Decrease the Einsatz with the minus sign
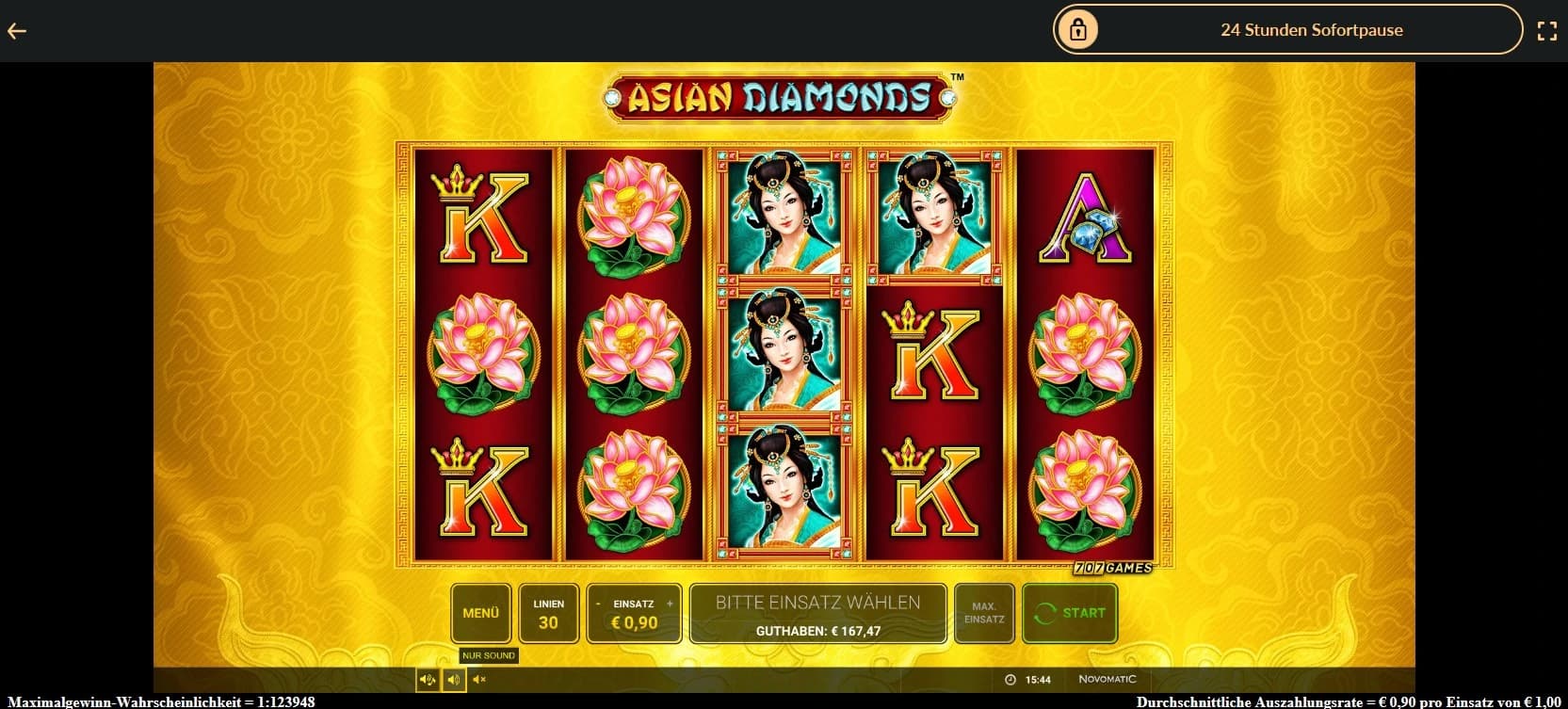Viewport: 1568px width, 709px height. [x=598, y=604]
